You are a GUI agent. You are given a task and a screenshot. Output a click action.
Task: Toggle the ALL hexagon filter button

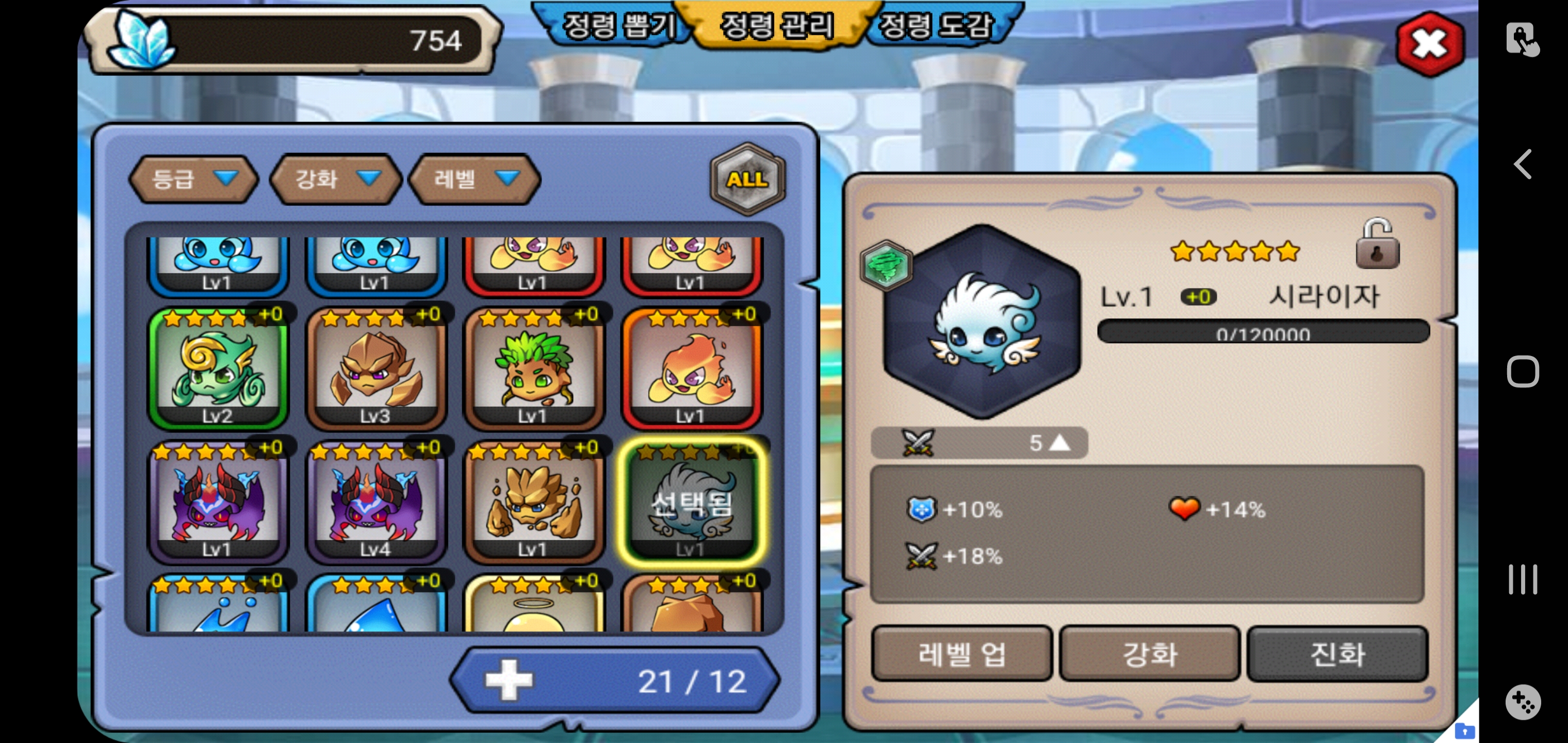pyautogui.click(x=747, y=179)
